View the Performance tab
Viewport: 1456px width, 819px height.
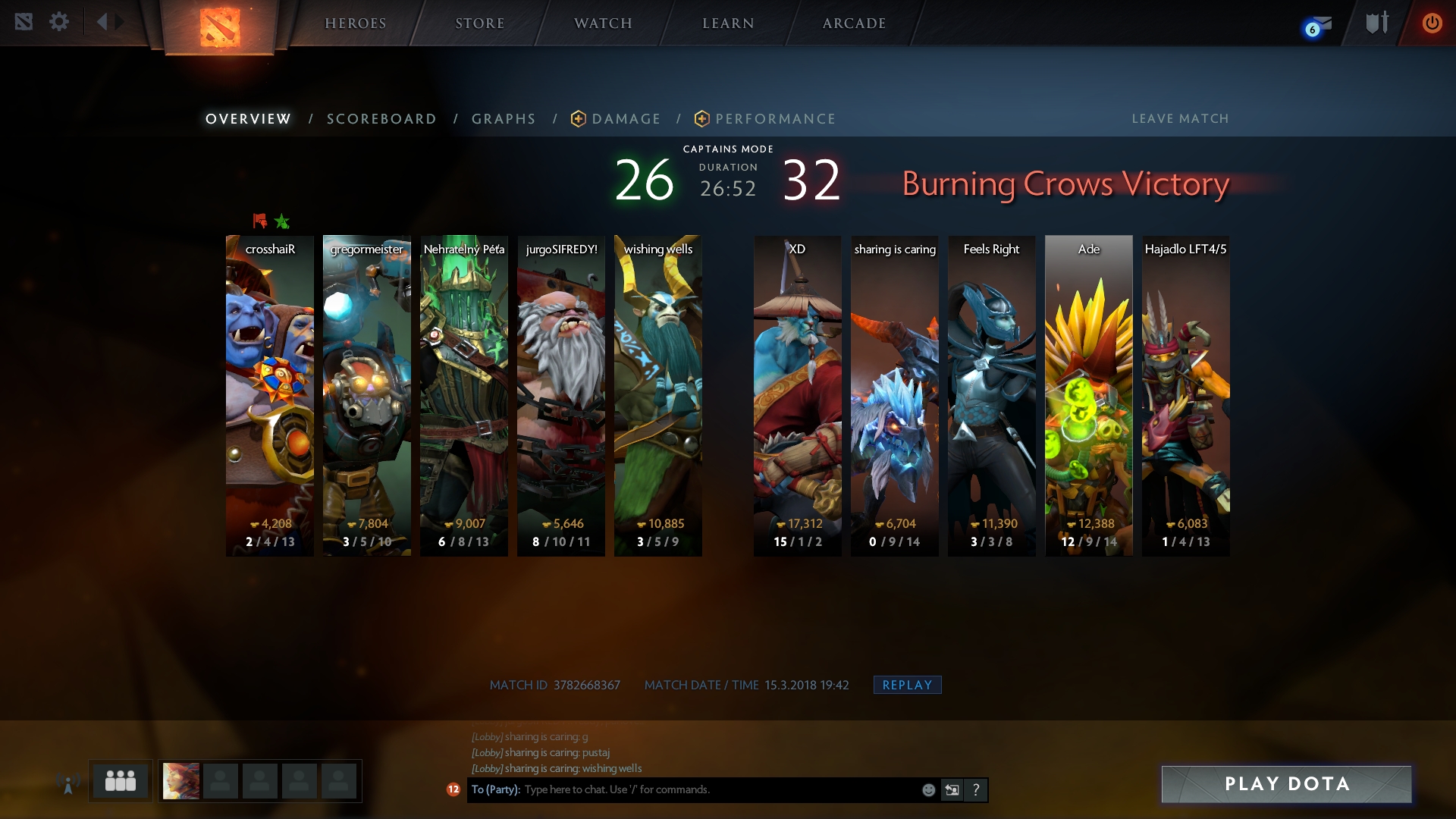click(x=766, y=119)
